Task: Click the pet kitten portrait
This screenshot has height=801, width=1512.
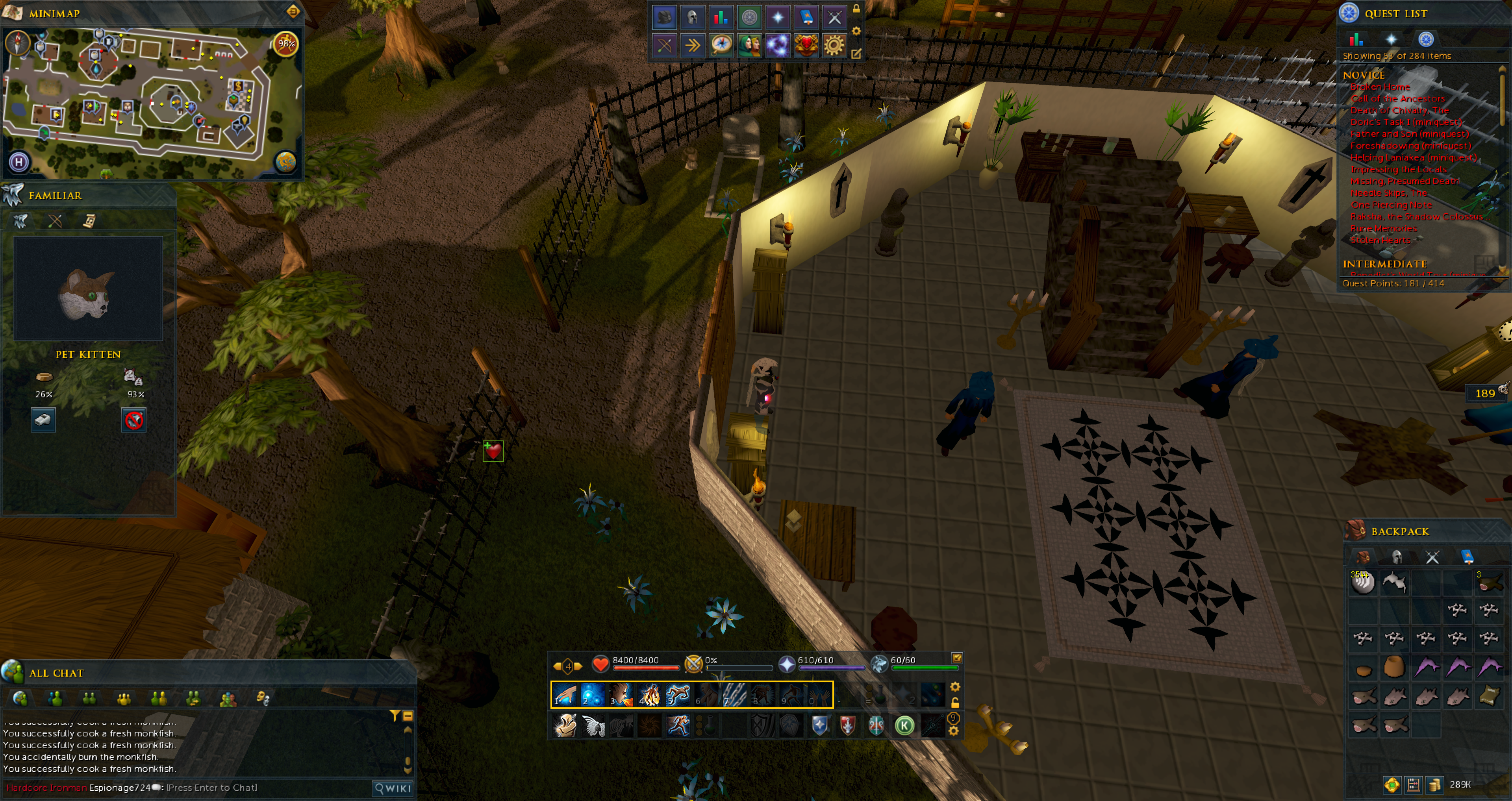Action: tap(88, 289)
